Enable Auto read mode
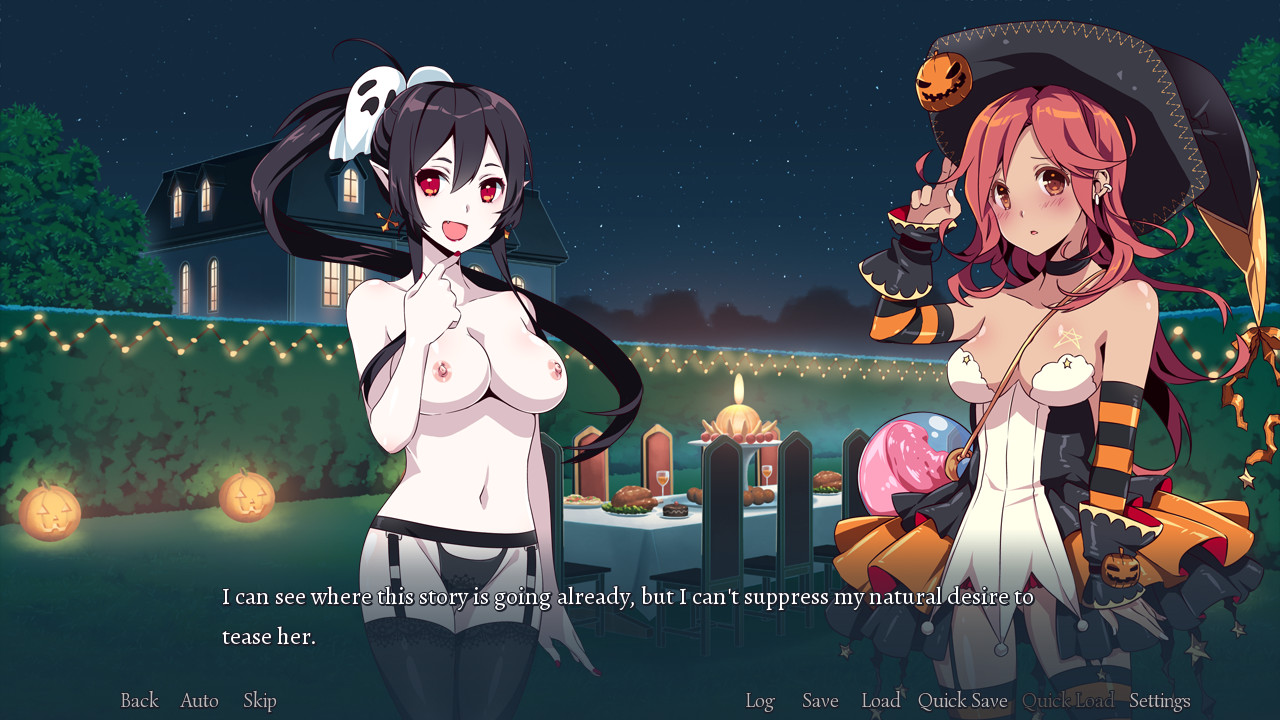 pos(198,701)
